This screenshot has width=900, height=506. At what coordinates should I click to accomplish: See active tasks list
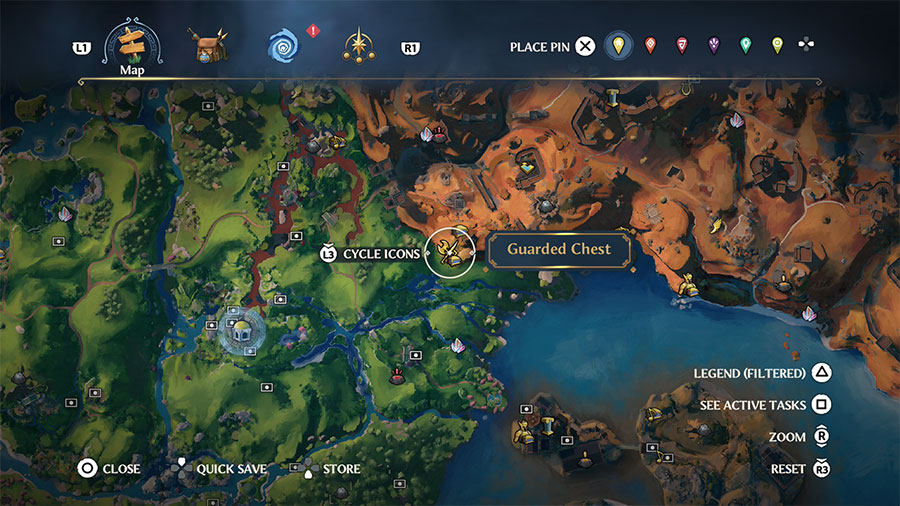click(x=820, y=405)
